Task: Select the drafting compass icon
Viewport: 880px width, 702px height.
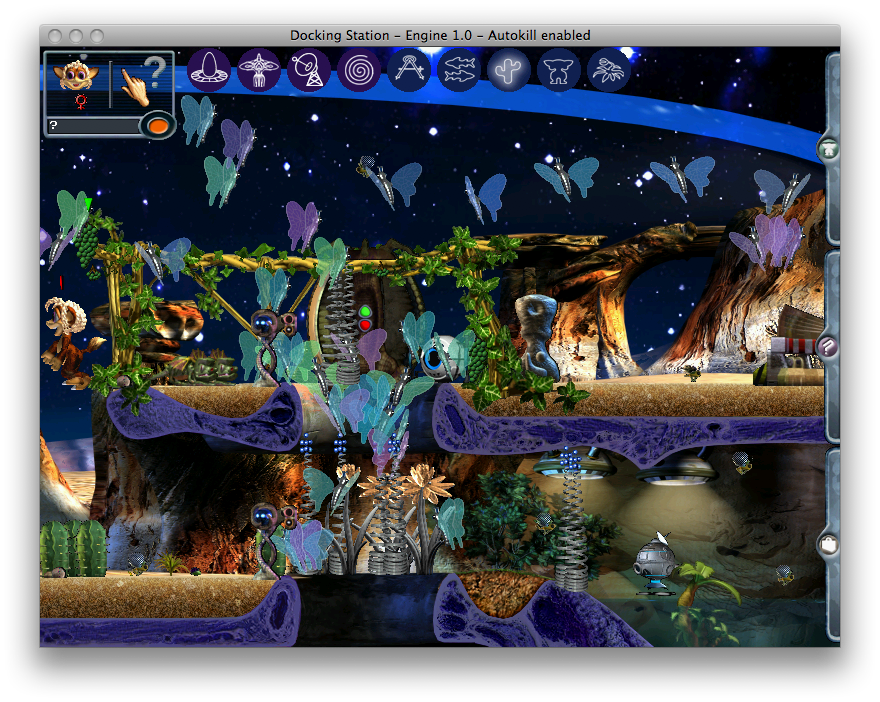Action: coord(409,70)
